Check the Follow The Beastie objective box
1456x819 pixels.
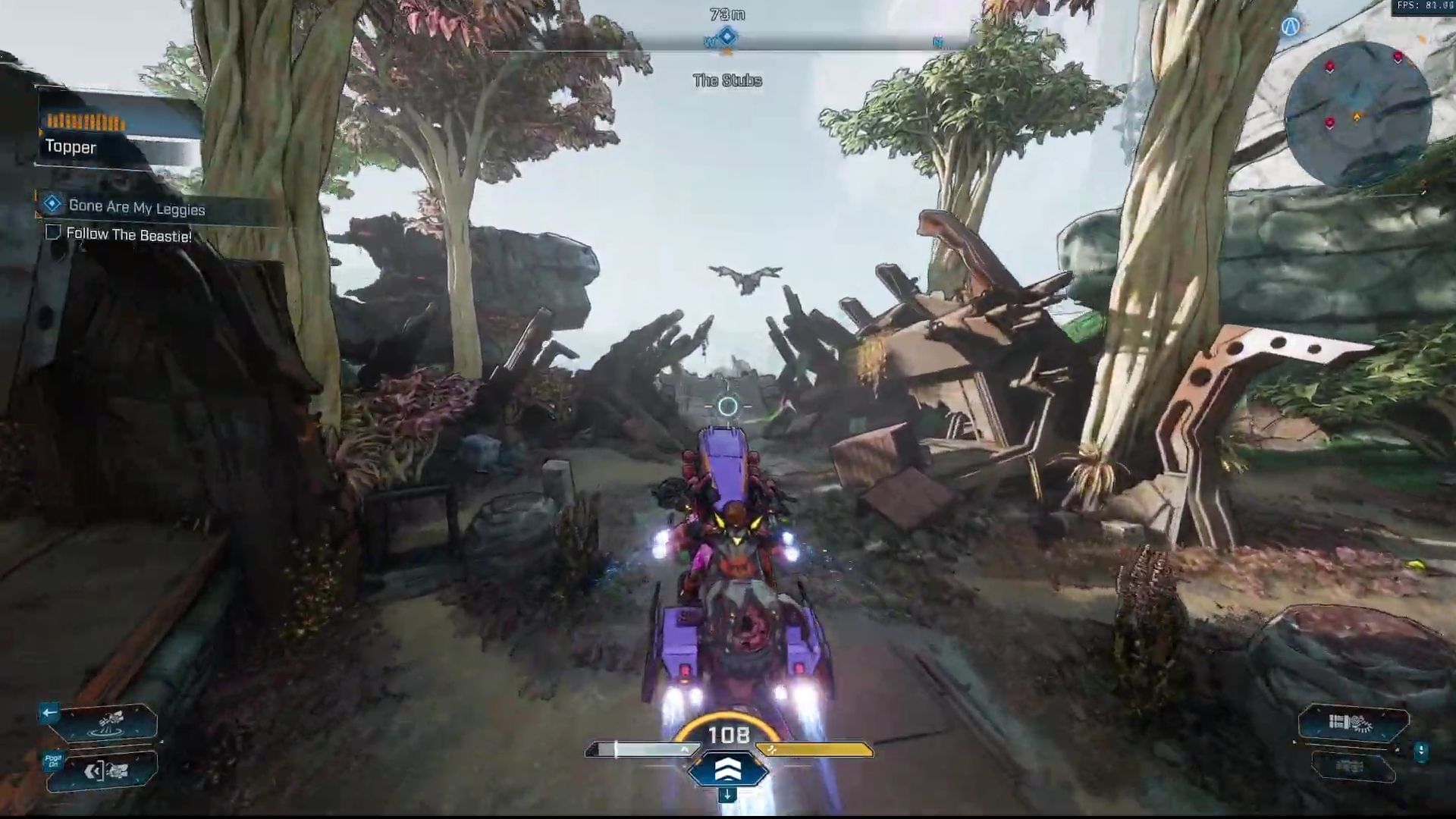pyautogui.click(x=52, y=234)
